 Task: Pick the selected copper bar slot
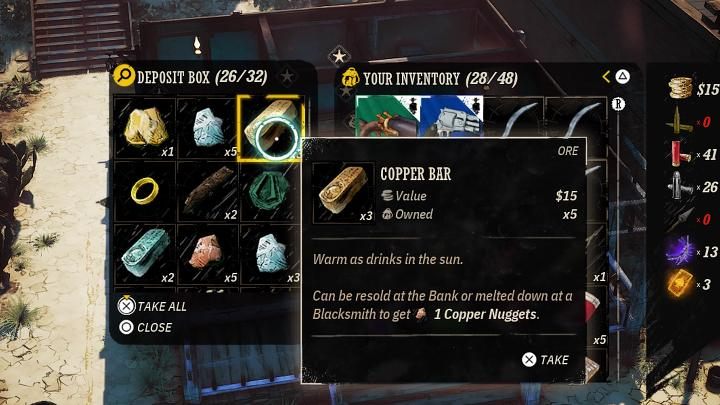pyautogui.click(x=270, y=127)
